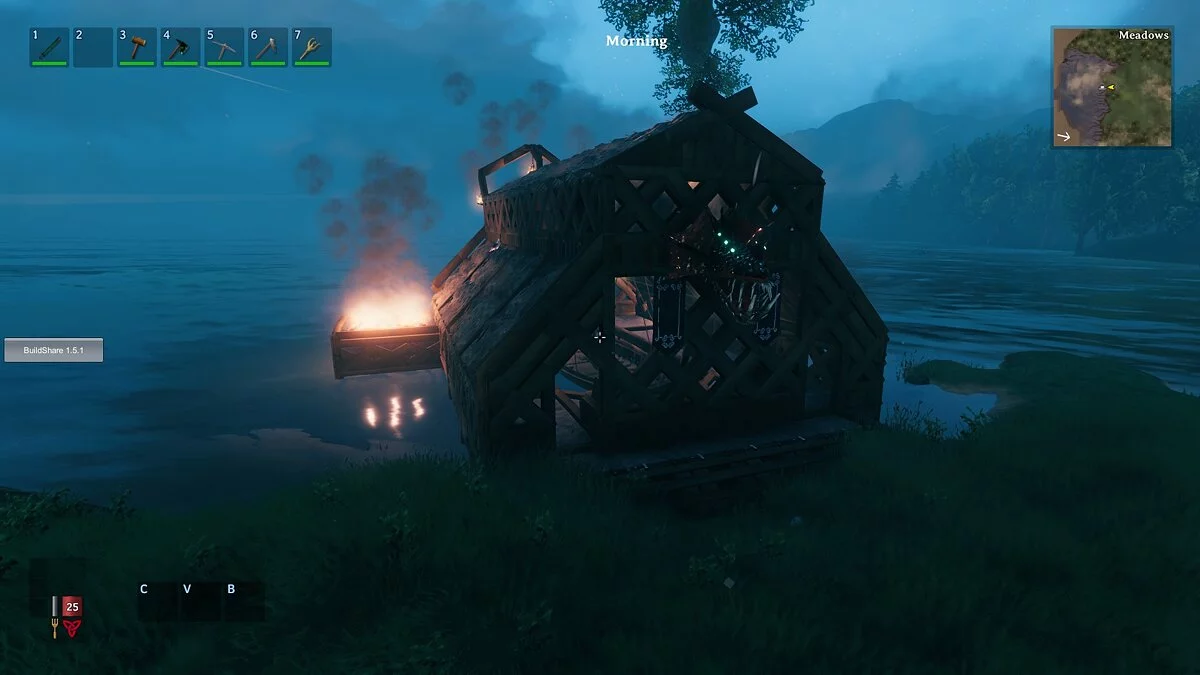Choose the pickaxe in hotbar slot 5

coord(225,47)
